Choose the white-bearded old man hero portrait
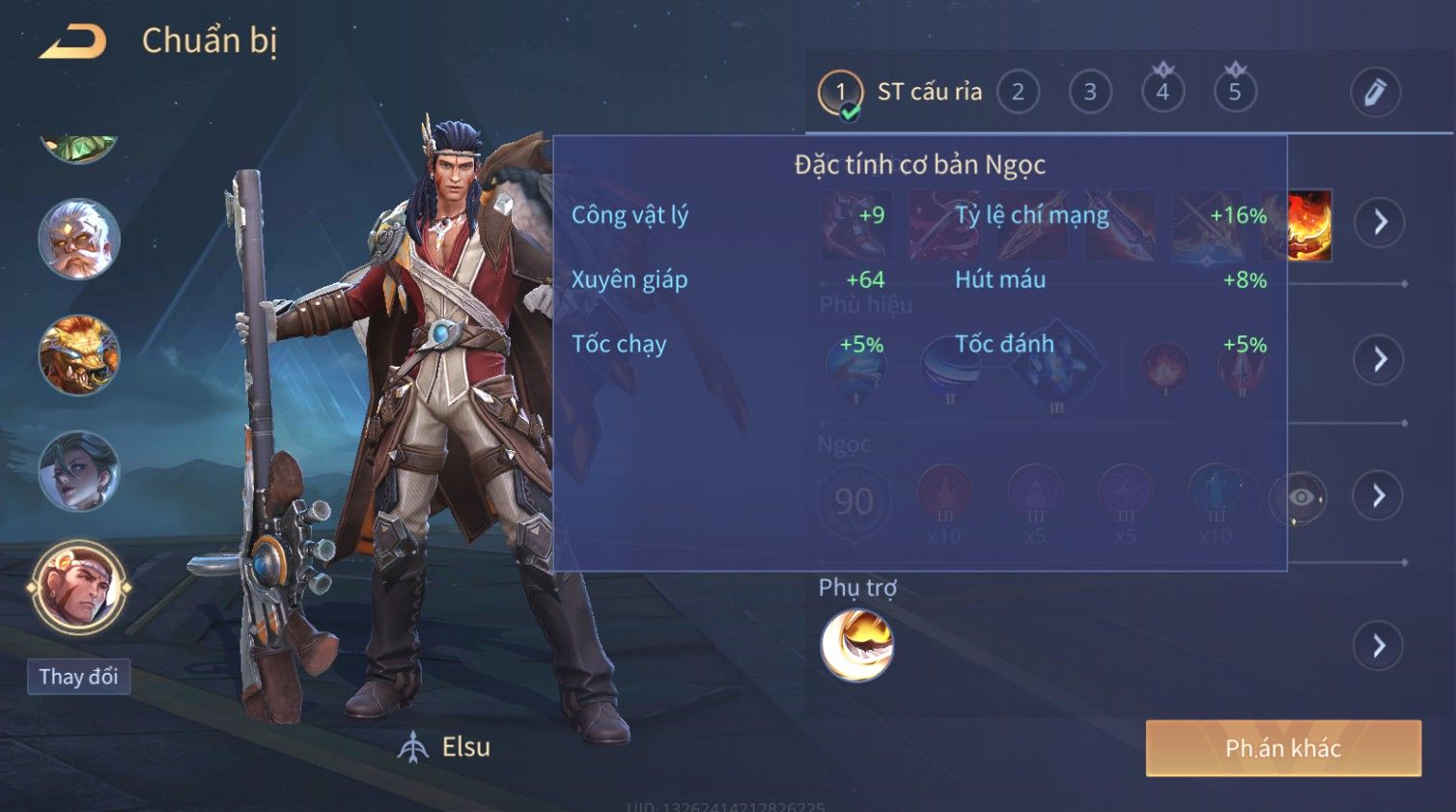This screenshot has width=1456, height=812. point(78,238)
